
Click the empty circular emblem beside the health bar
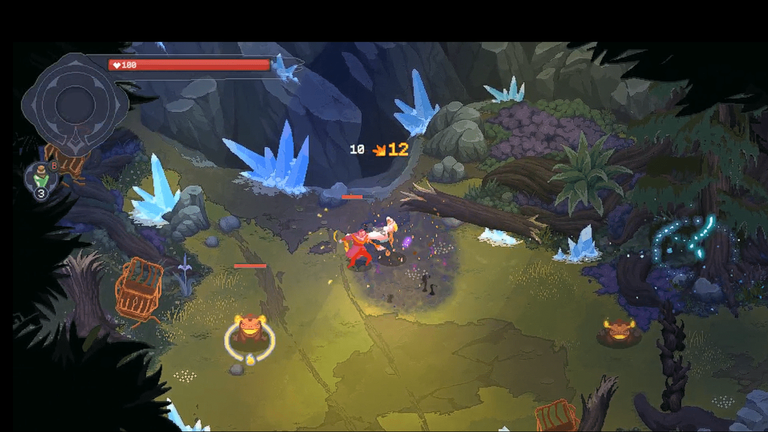(72, 101)
